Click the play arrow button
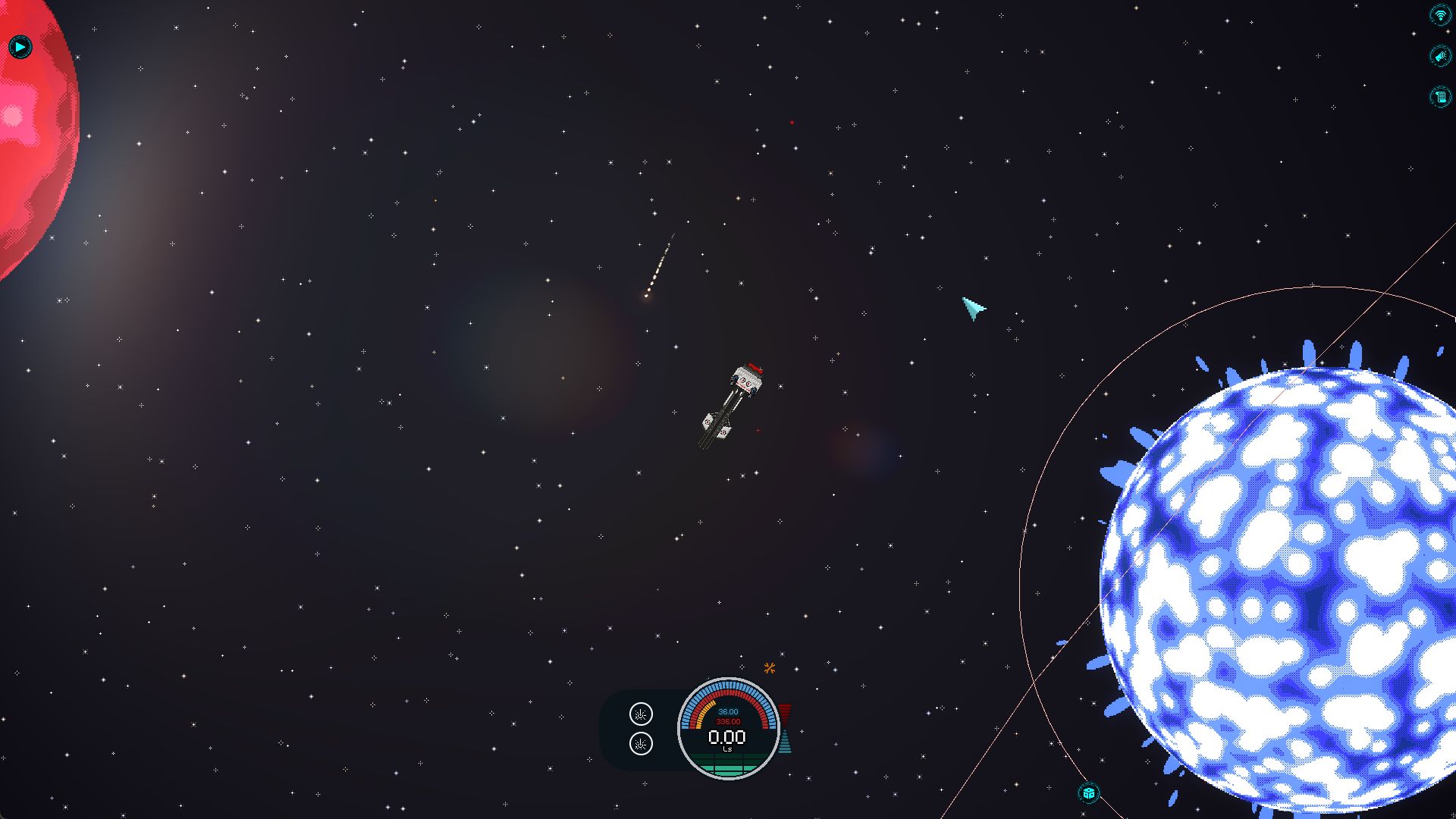The width and height of the screenshot is (1456, 819). [x=20, y=47]
